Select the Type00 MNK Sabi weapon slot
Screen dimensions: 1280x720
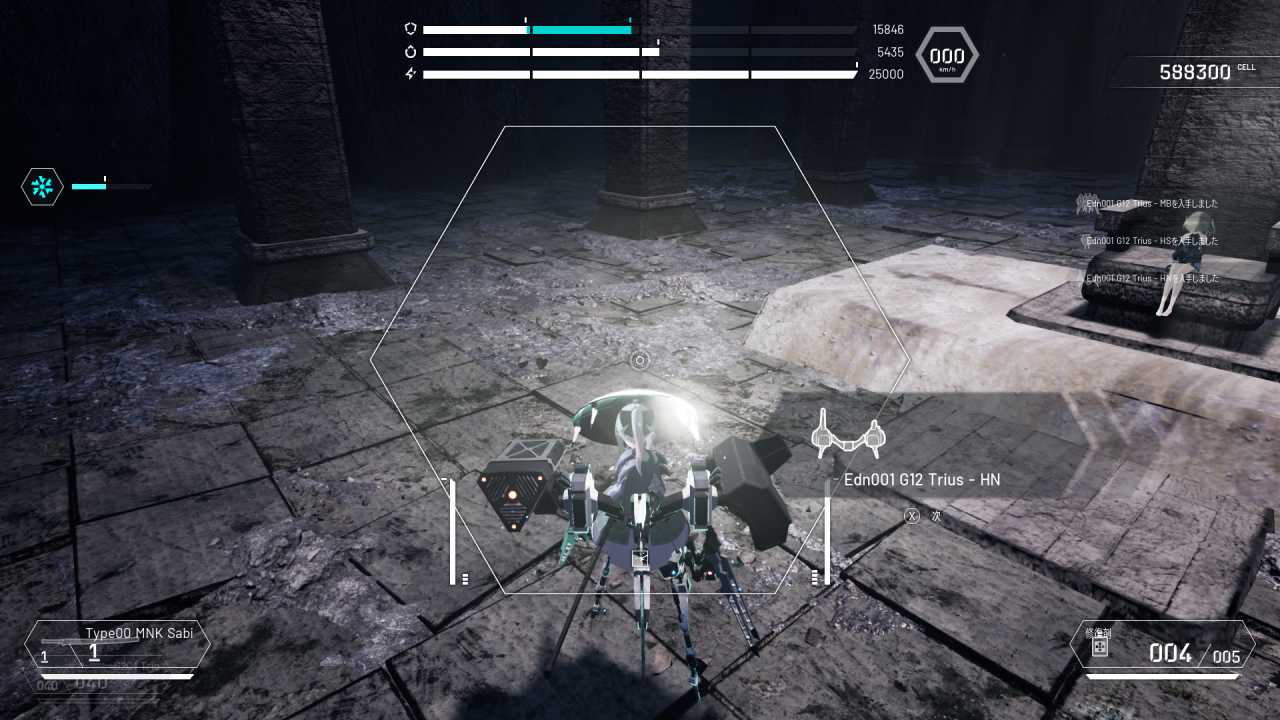(x=118, y=644)
